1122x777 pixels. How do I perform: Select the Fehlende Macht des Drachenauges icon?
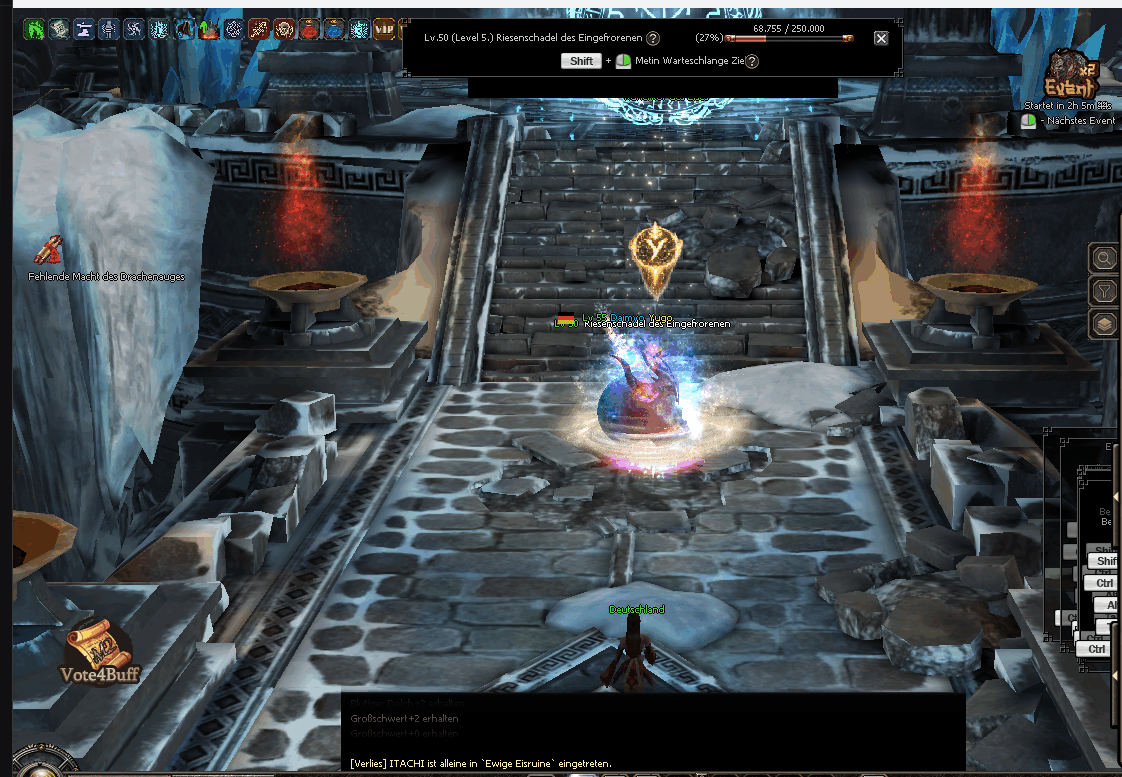pos(50,250)
